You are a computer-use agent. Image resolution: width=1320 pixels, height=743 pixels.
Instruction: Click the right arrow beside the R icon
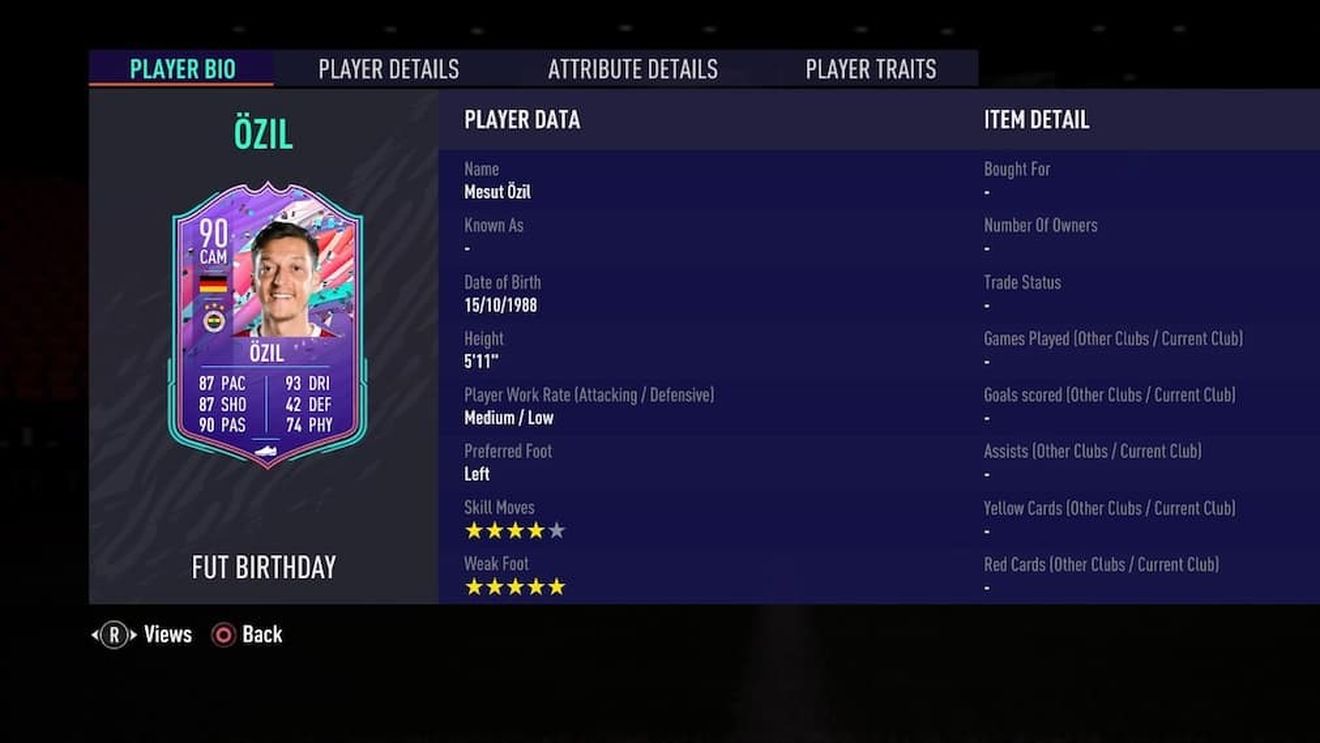point(133,634)
